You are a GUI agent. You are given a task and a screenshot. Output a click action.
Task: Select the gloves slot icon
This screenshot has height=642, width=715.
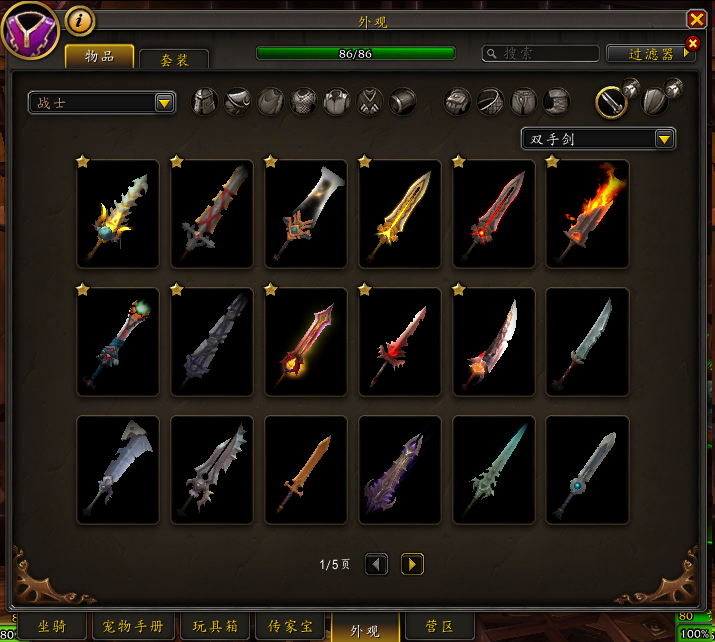tap(458, 101)
